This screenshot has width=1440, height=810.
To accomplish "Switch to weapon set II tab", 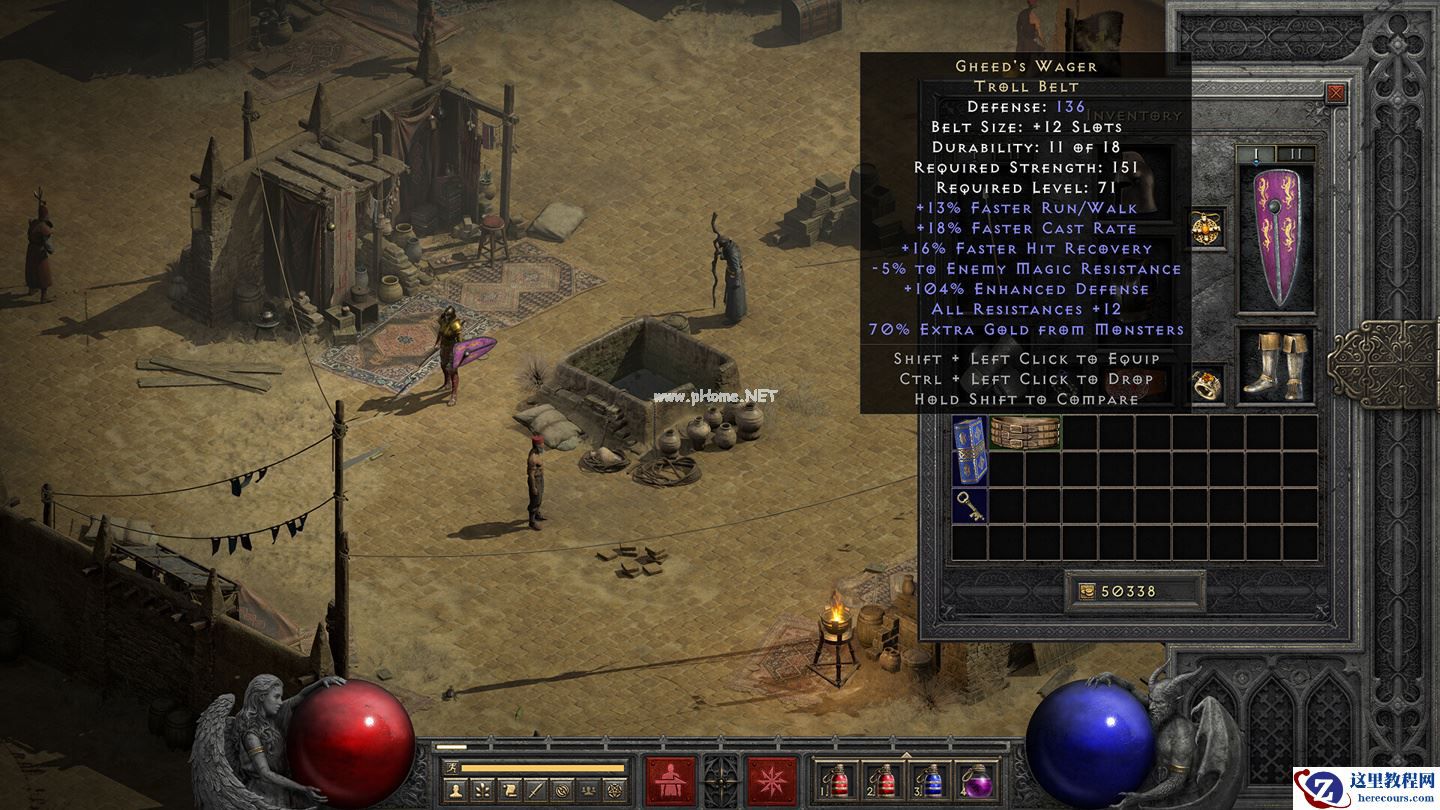I will (x=1296, y=154).
